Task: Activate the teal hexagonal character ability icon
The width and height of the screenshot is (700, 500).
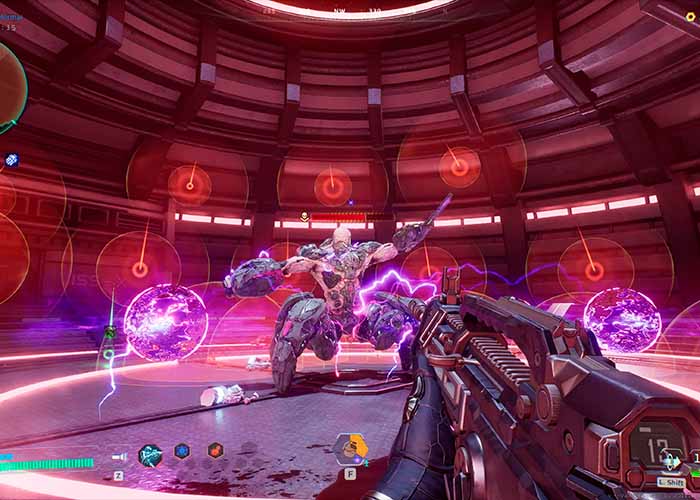Action: (150, 455)
